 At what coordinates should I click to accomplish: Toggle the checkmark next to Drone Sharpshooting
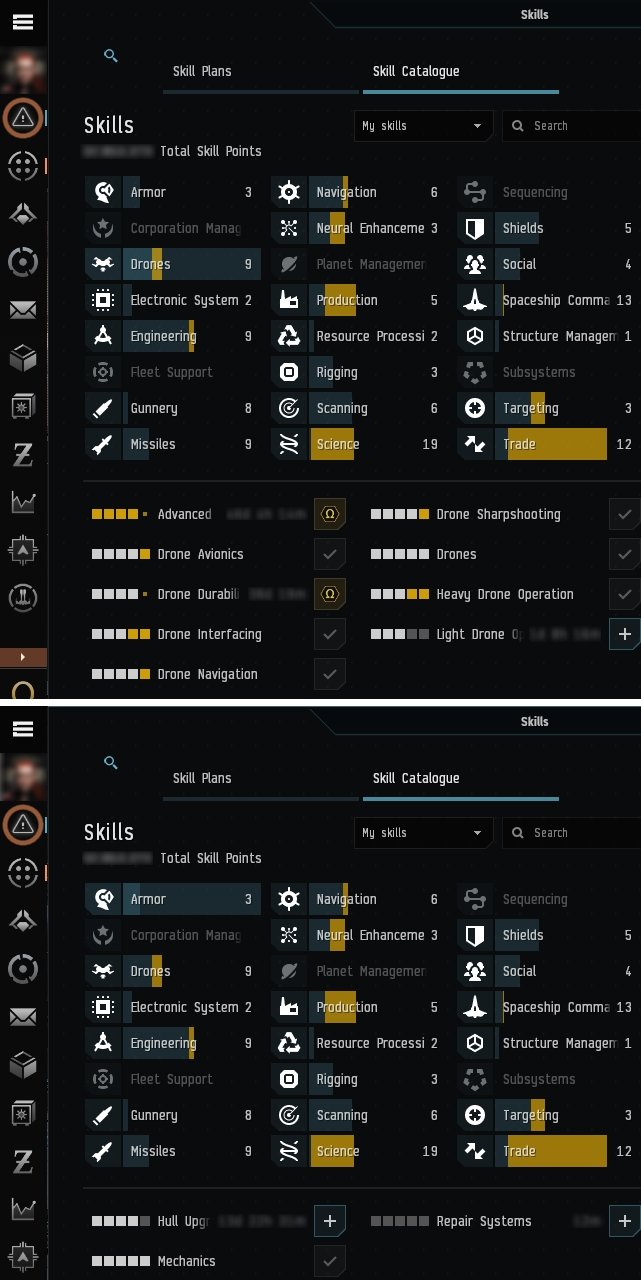(625, 515)
